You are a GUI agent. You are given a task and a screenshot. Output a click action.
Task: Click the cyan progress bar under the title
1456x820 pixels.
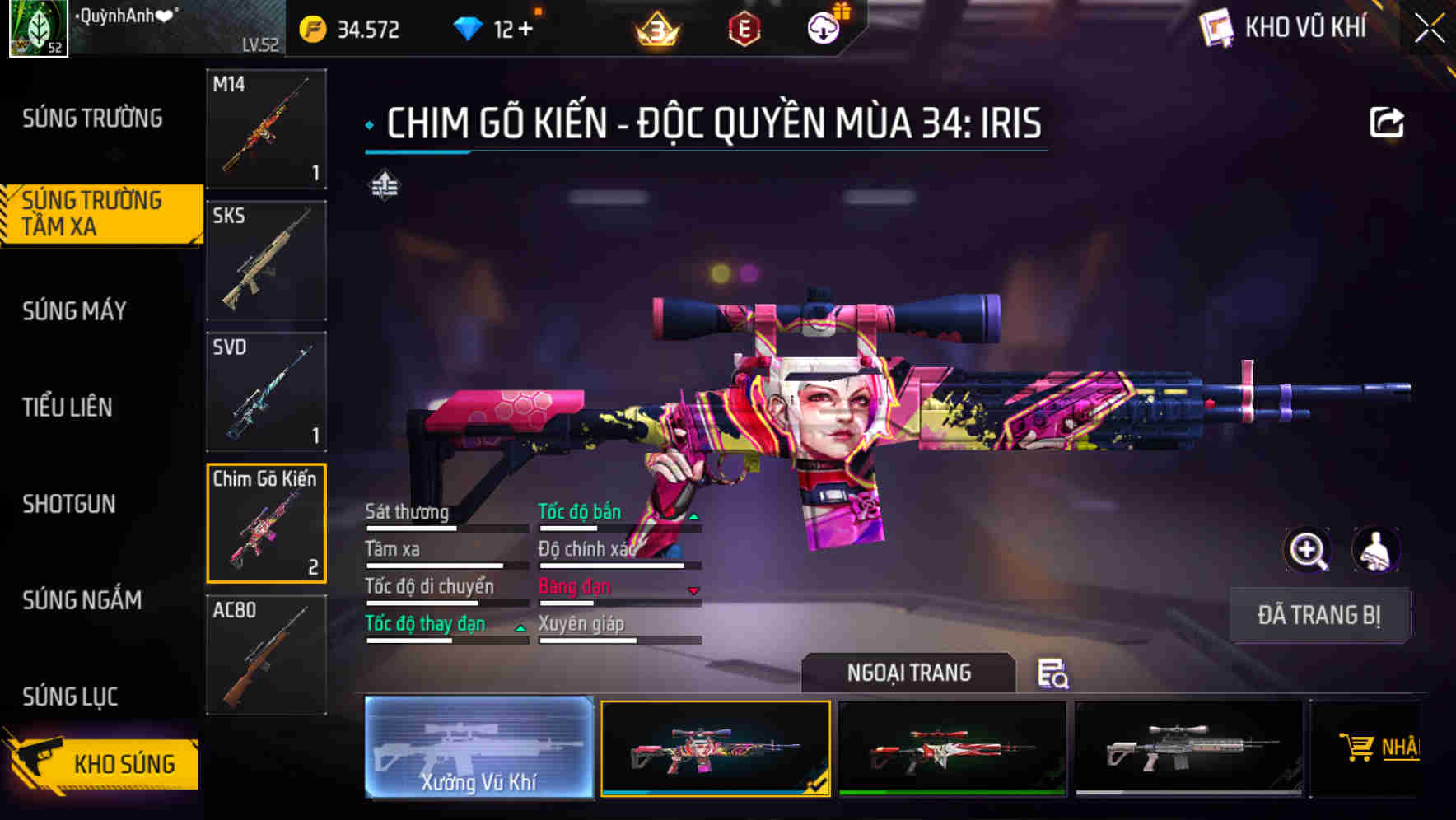point(418,152)
